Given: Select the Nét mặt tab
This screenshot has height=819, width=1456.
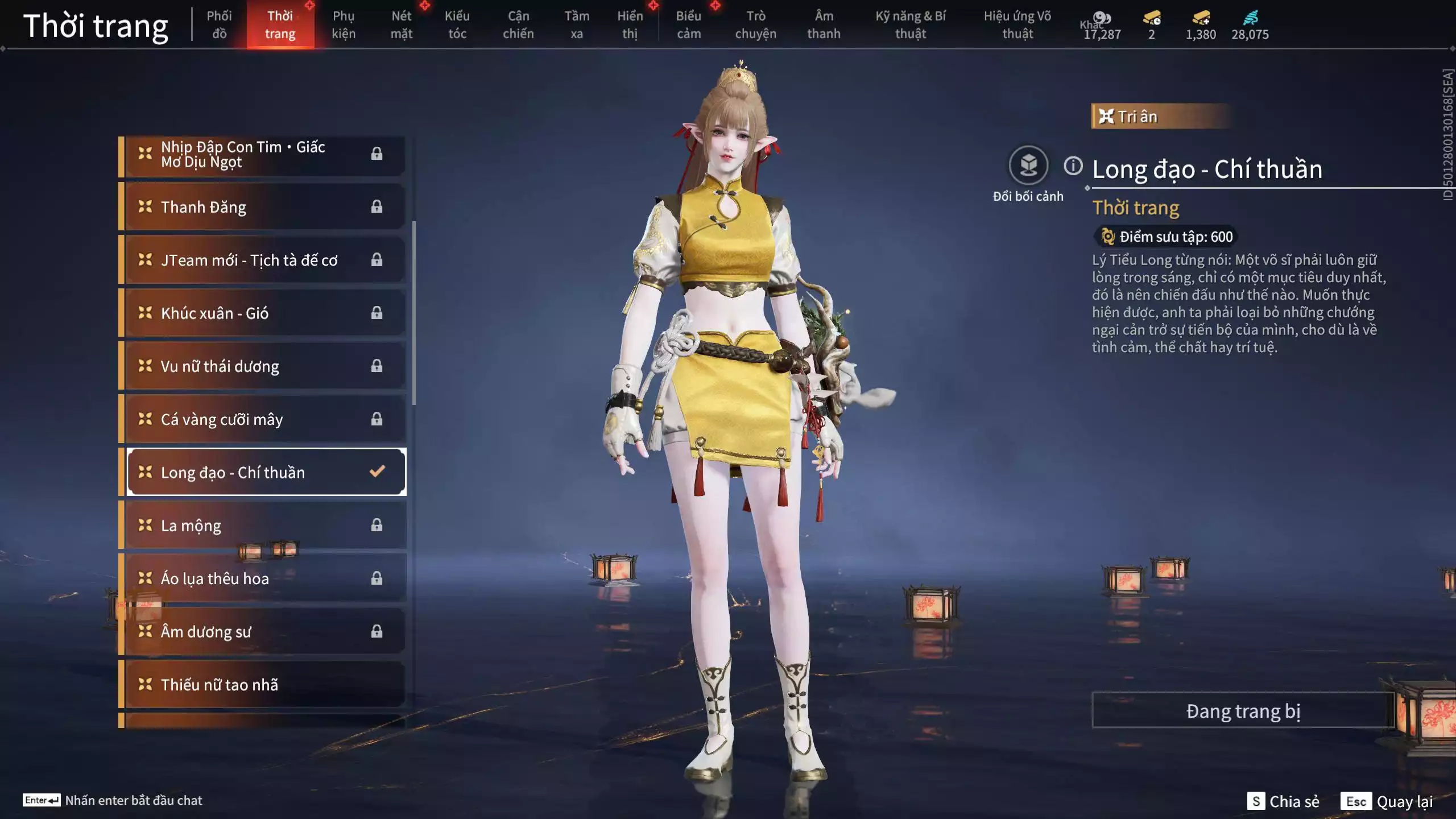Looking at the screenshot, I should tap(401, 24).
